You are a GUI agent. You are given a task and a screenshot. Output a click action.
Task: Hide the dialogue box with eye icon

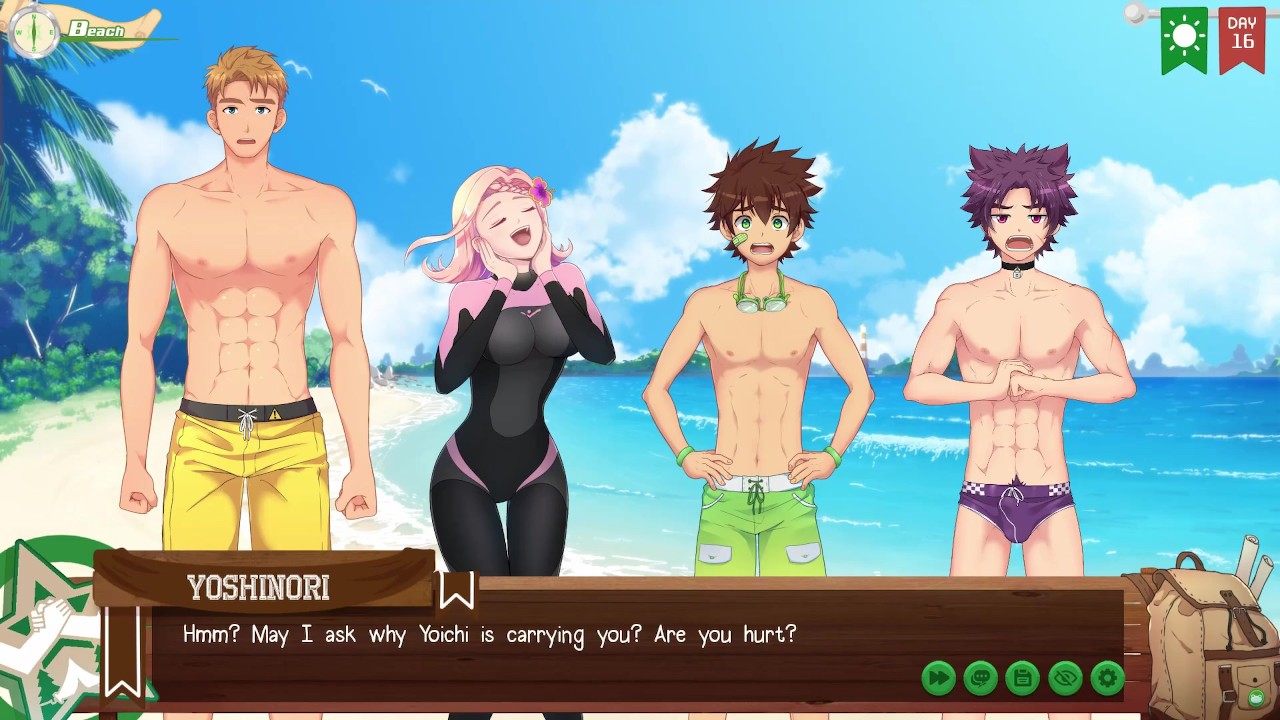1065,678
